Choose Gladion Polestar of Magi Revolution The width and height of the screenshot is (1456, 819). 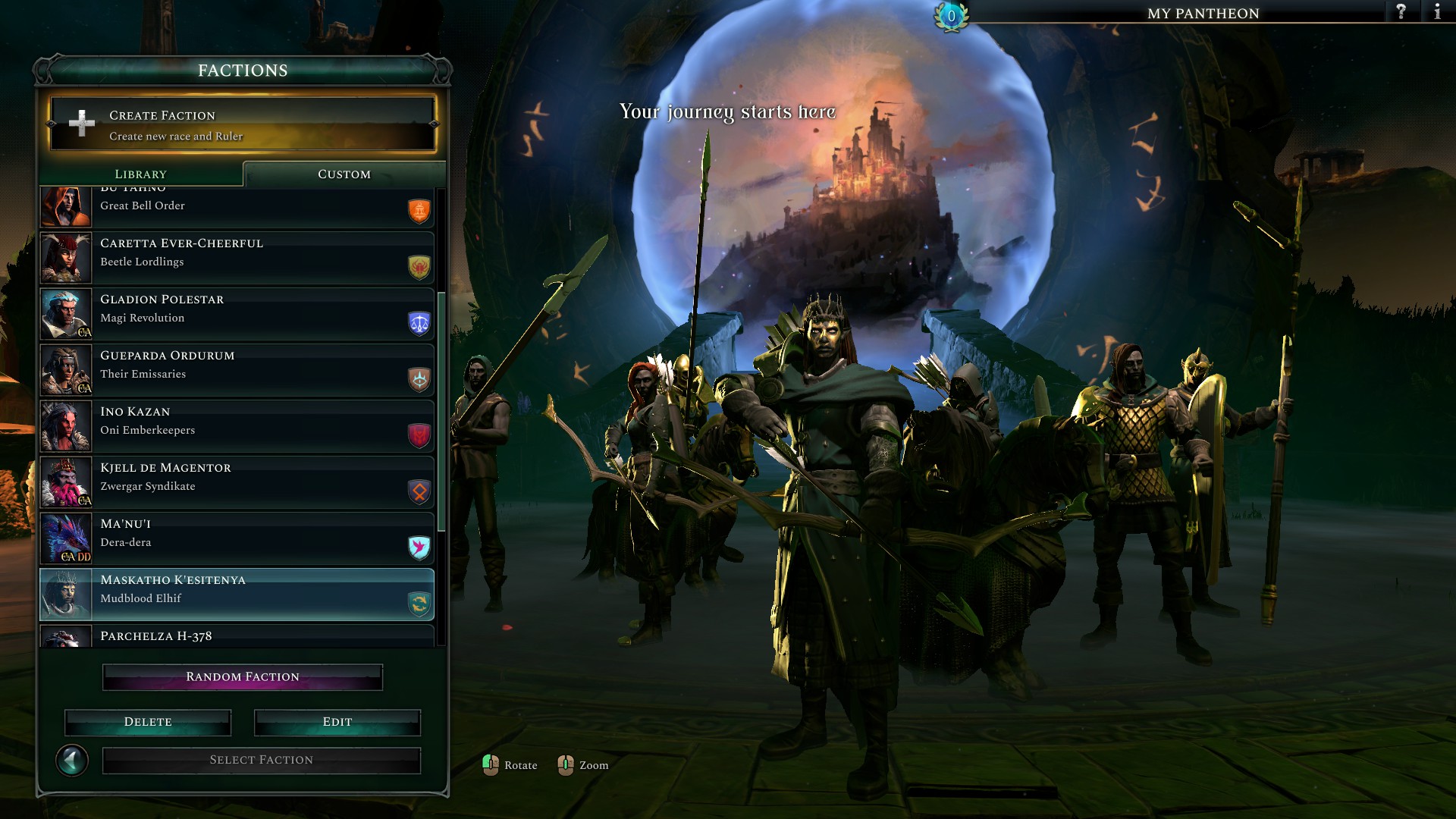click(237, 313)
